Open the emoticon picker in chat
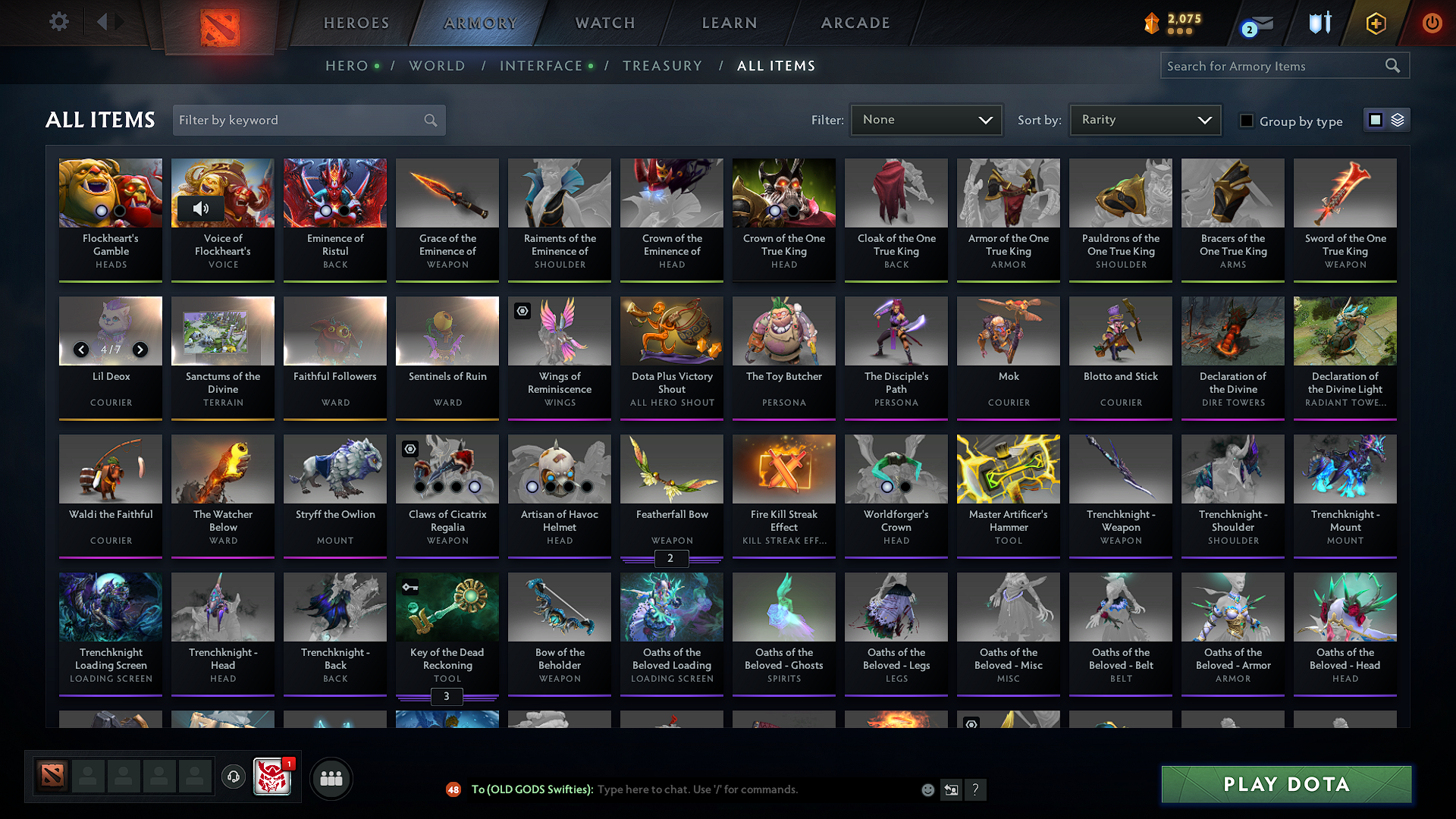The image size is (1456, 819). (x=927, y=789)
